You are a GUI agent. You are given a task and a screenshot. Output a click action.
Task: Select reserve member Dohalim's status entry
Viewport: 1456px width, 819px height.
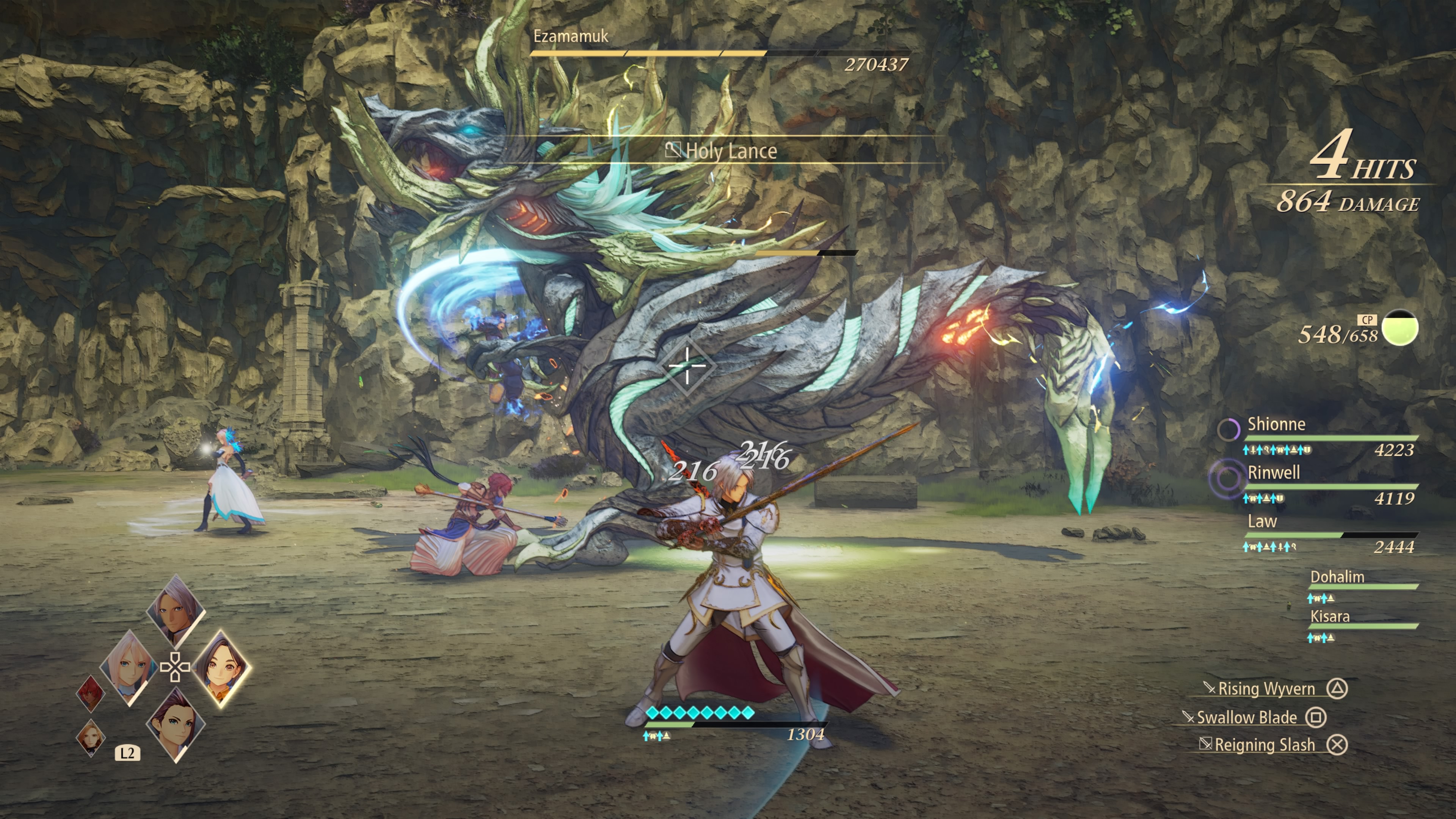tap(1337, 577)
